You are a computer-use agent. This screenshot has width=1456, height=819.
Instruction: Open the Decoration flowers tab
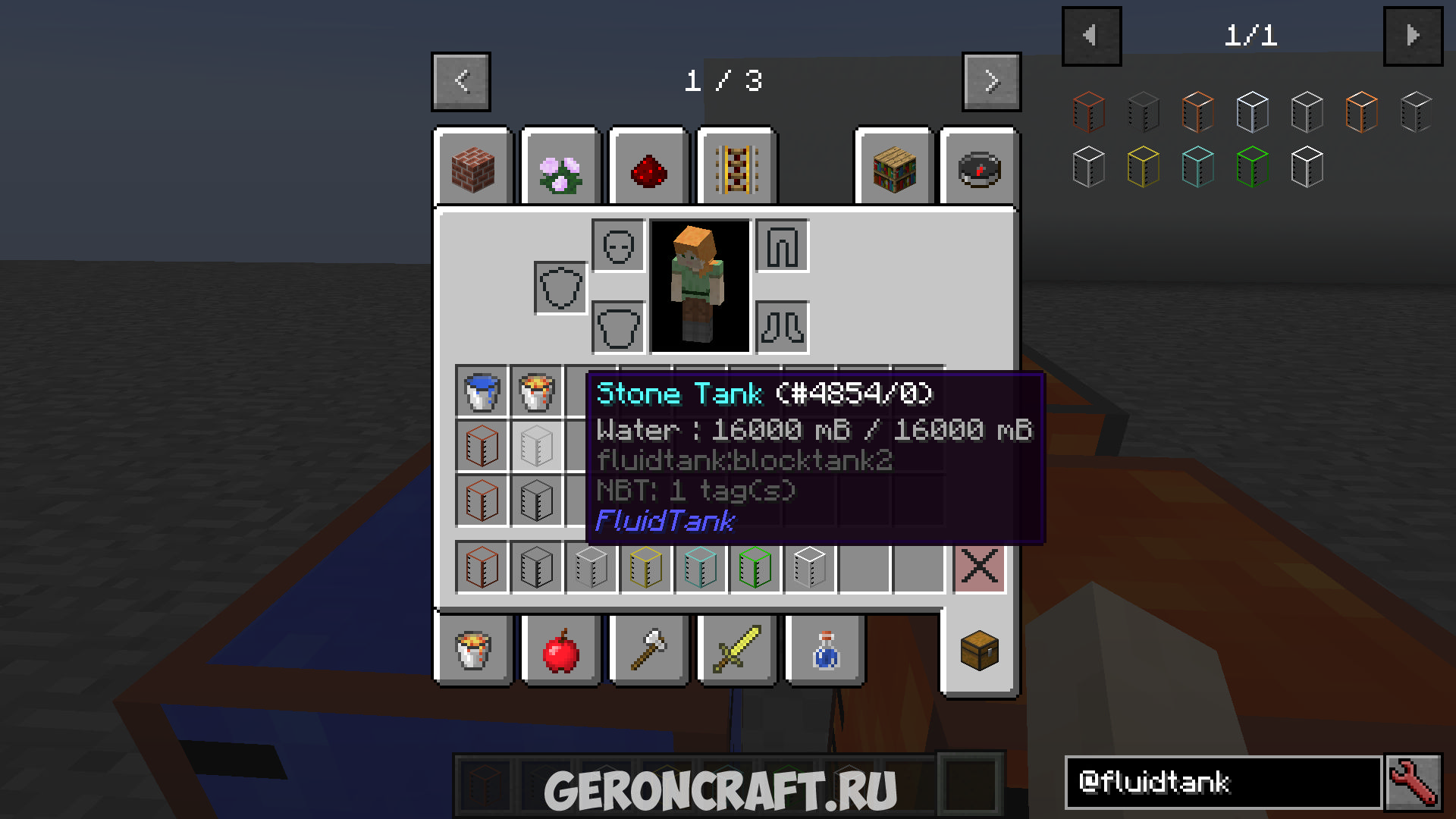click(561, 169)
